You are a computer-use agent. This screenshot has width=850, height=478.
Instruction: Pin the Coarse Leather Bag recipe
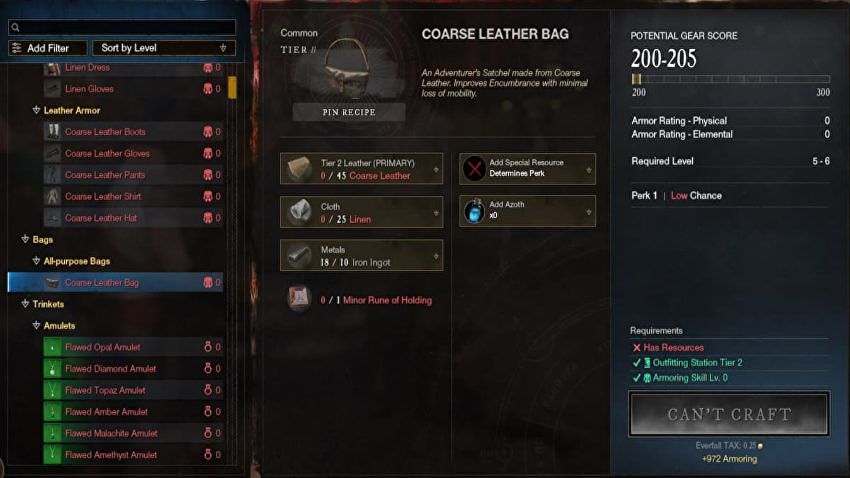349,112
